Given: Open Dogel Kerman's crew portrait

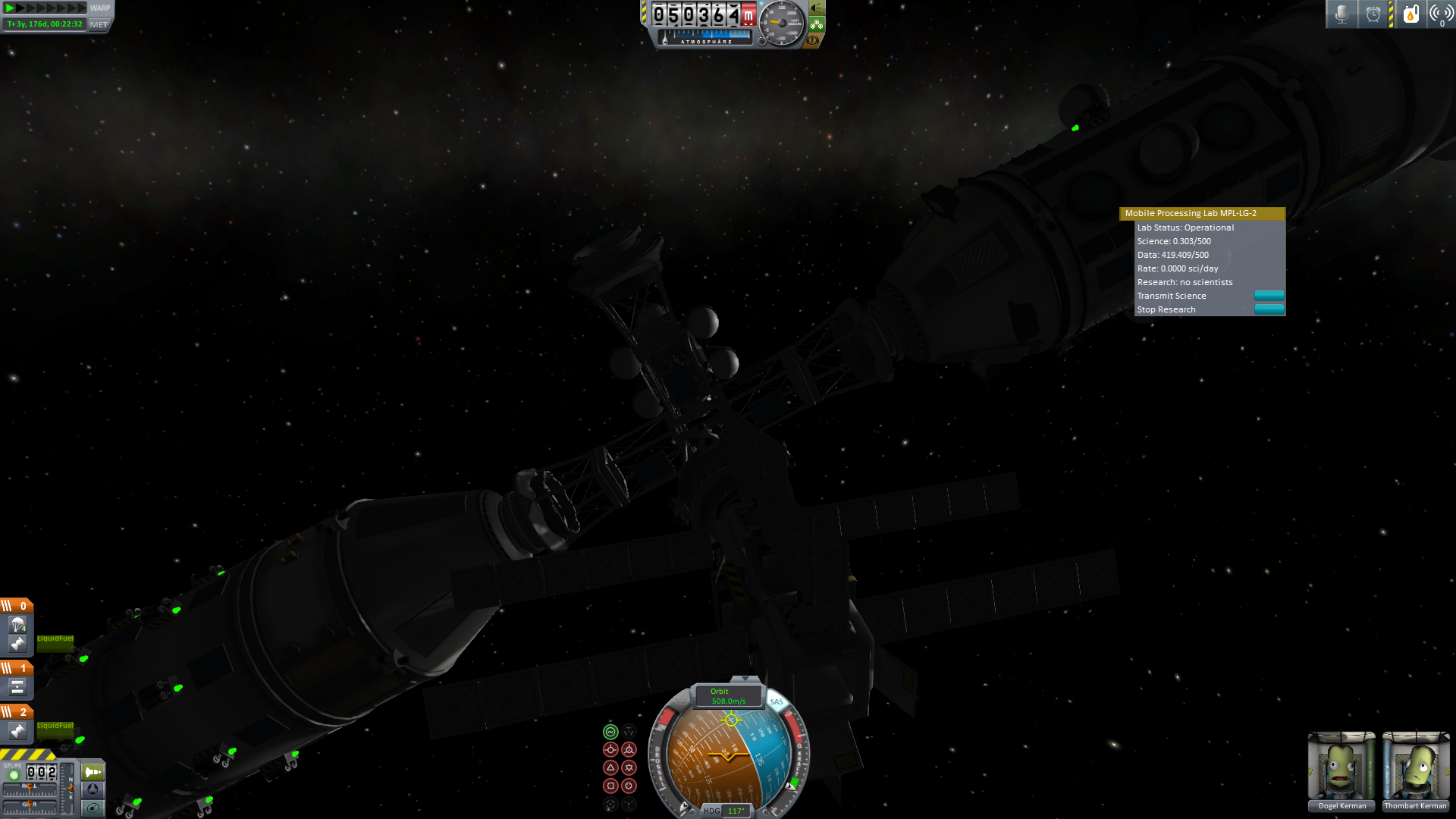Looking at the screenshot, I should point(1341,767).
